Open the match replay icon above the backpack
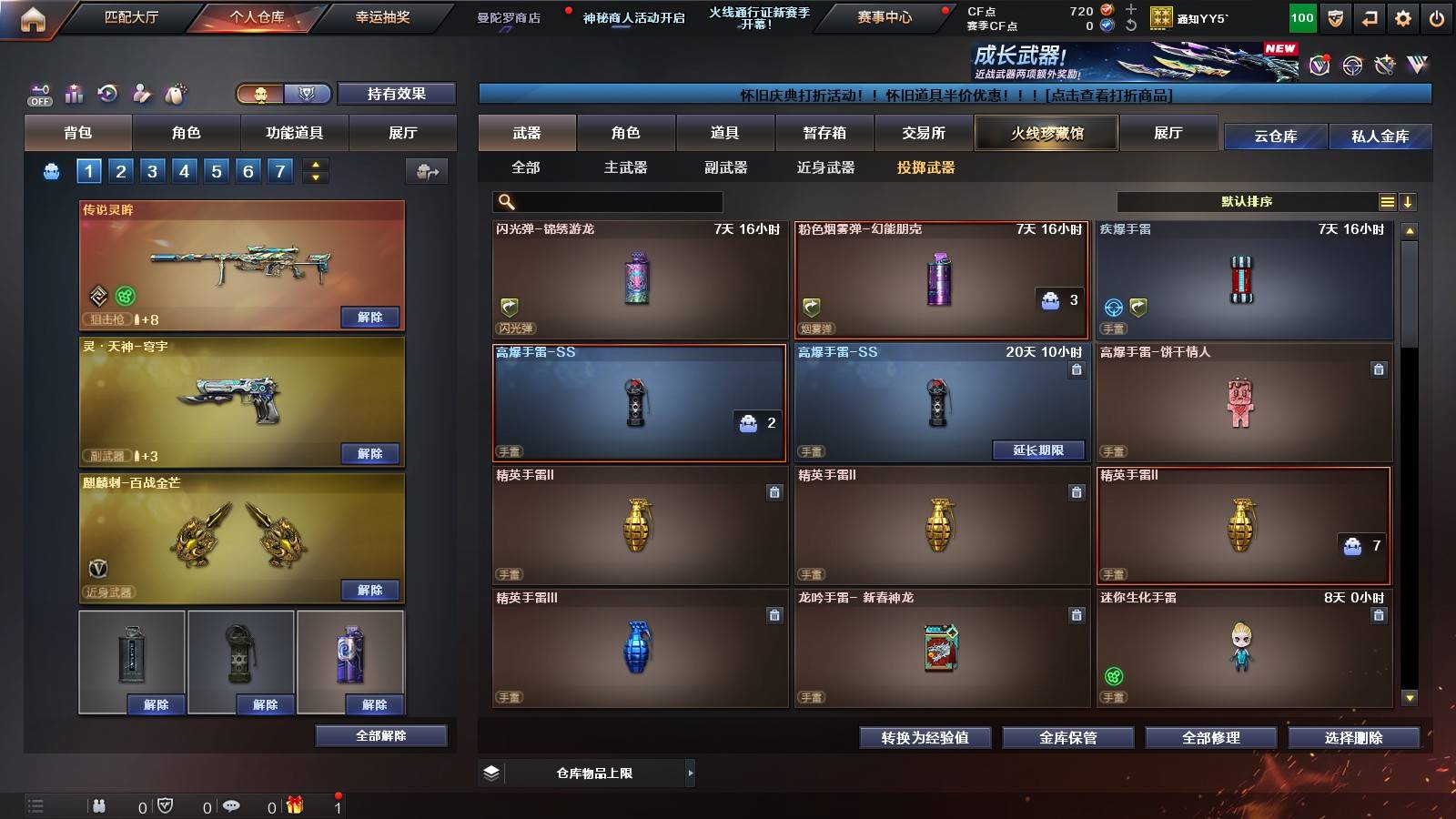Viewport: 1456px width, 819px height. (106, 93)
